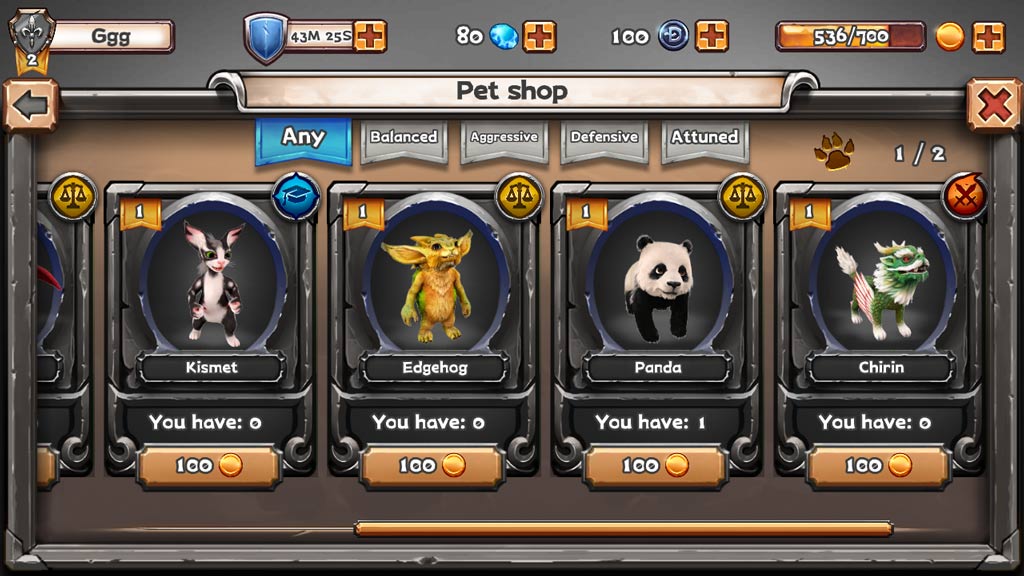Open the Attuned pets tab
This screenshot has width=1024, height=576.
pos(704,138)
